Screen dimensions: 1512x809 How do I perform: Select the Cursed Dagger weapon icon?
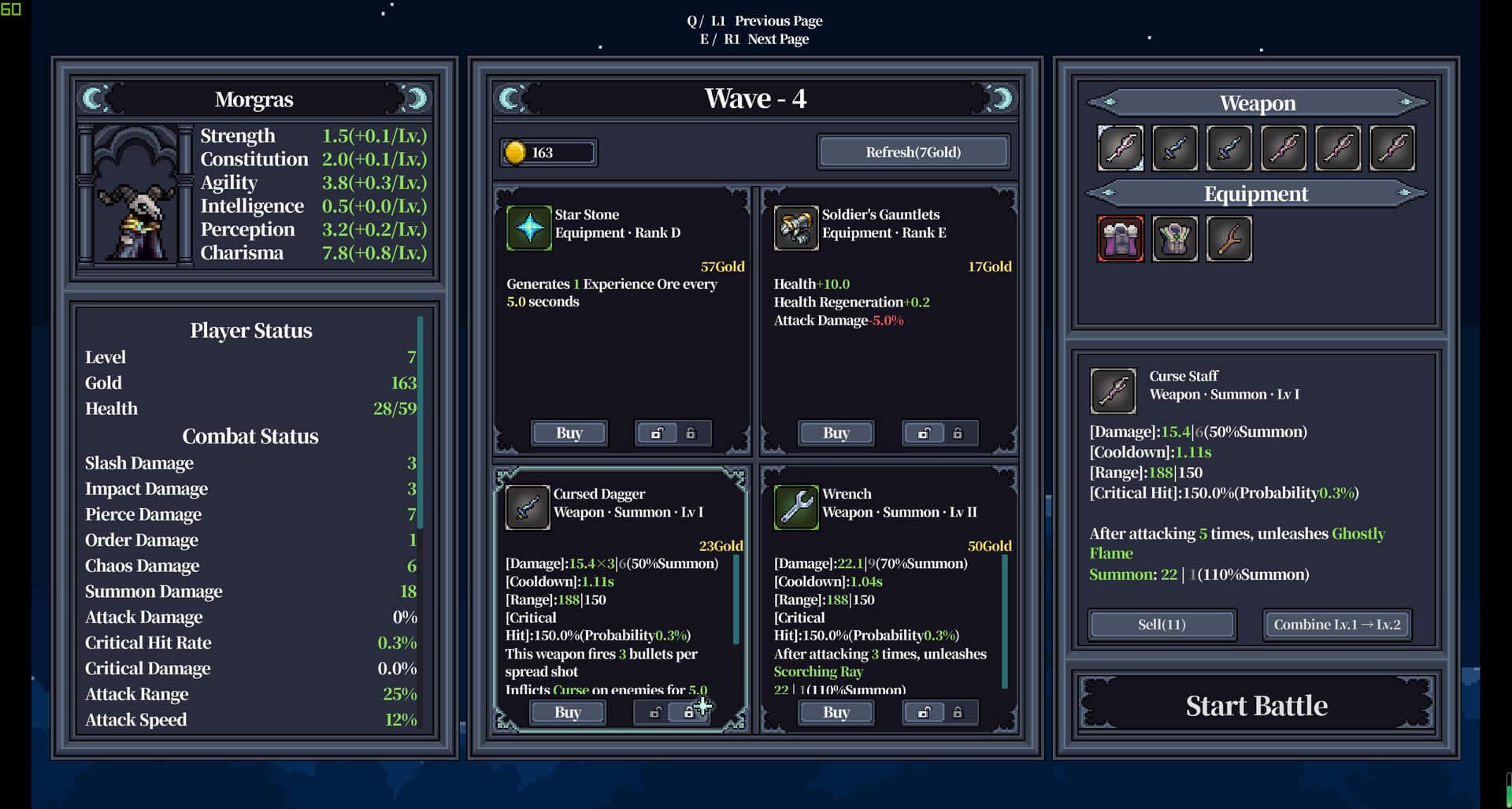coord(528,507)
